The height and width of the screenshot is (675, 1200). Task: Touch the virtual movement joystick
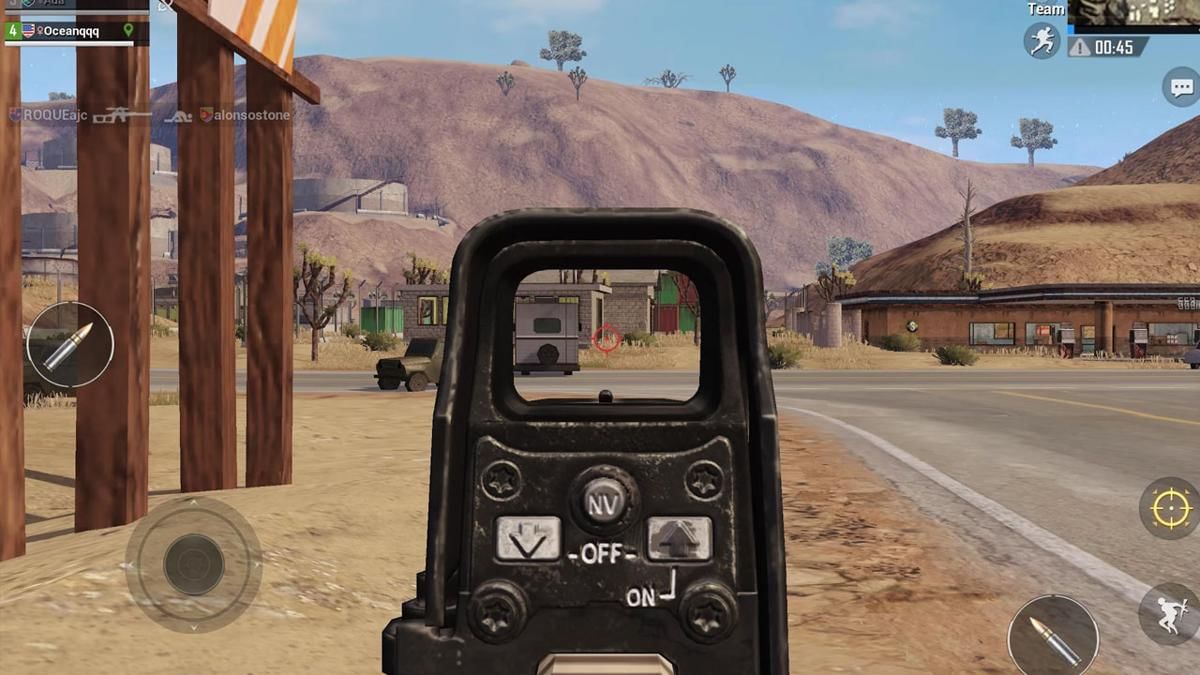point(193,564)
